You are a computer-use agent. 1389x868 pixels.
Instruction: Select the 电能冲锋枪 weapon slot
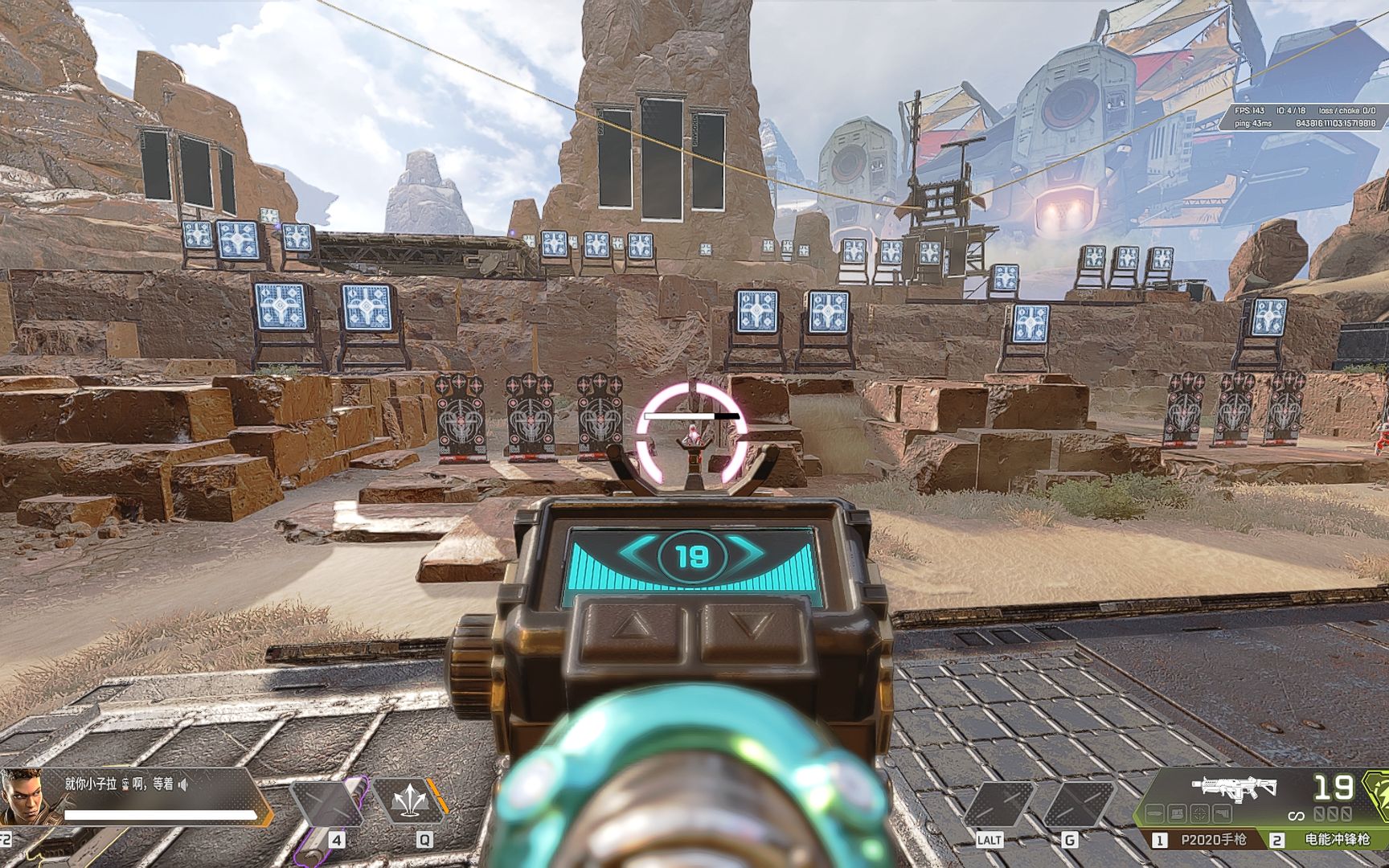point(1328,840)
